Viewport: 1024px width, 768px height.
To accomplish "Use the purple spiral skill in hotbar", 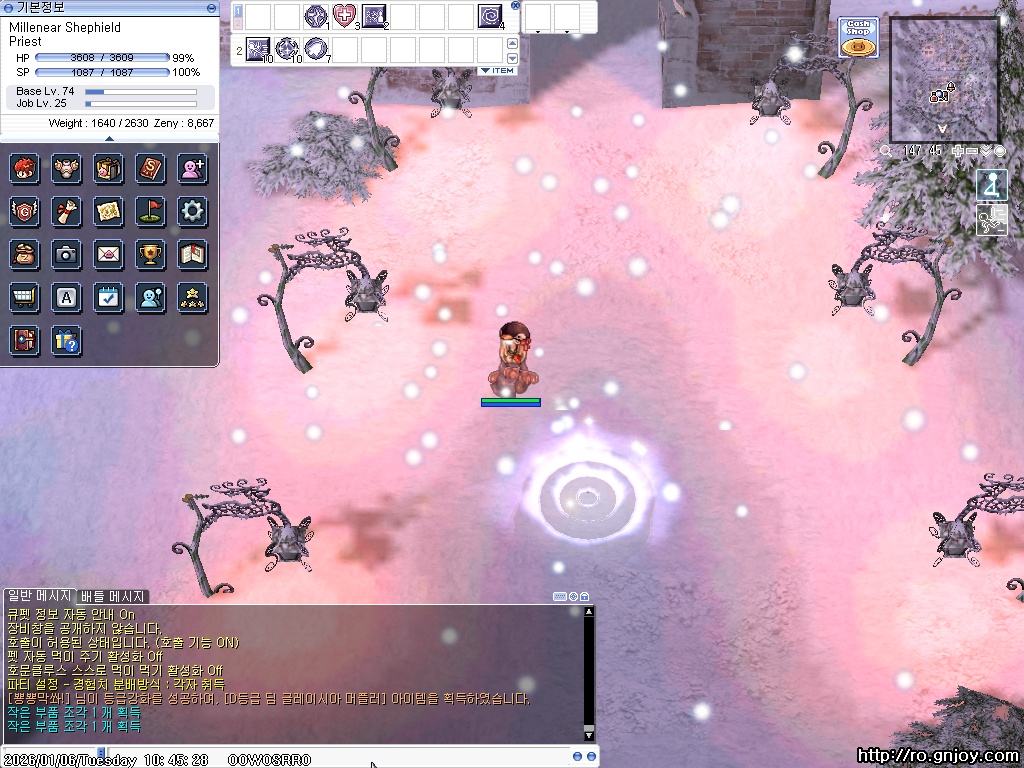I will (x=490, y=16).
